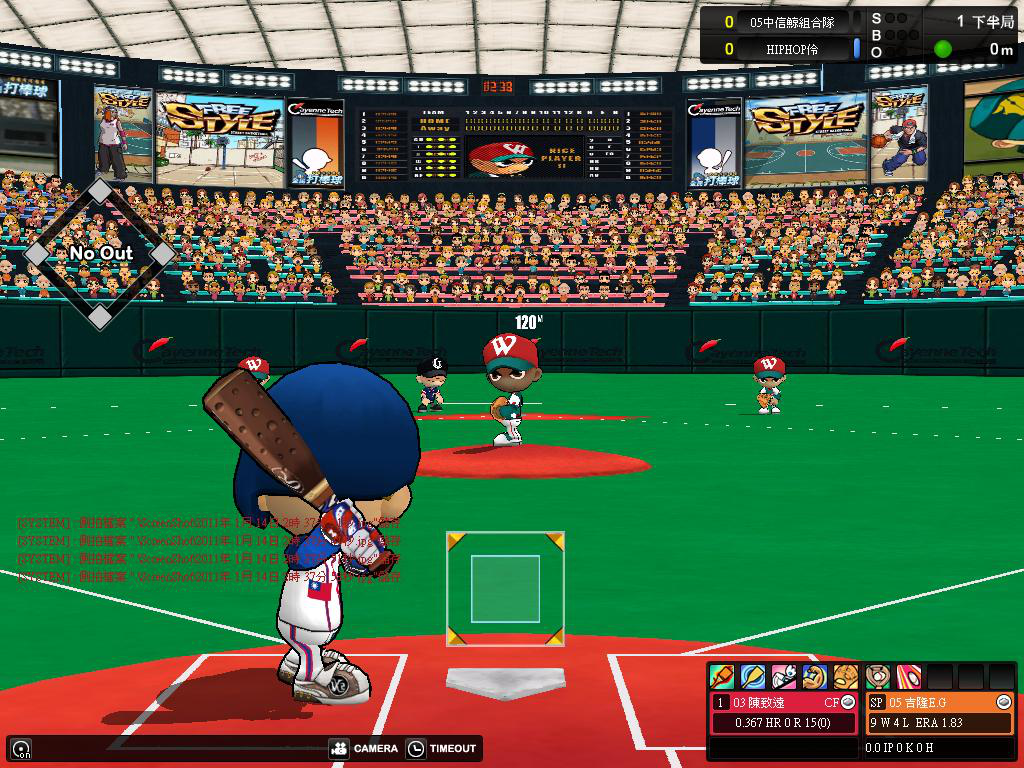Activate the glove-and-ball catch skill
The image size is (1024, 768).
click(878, 677)
